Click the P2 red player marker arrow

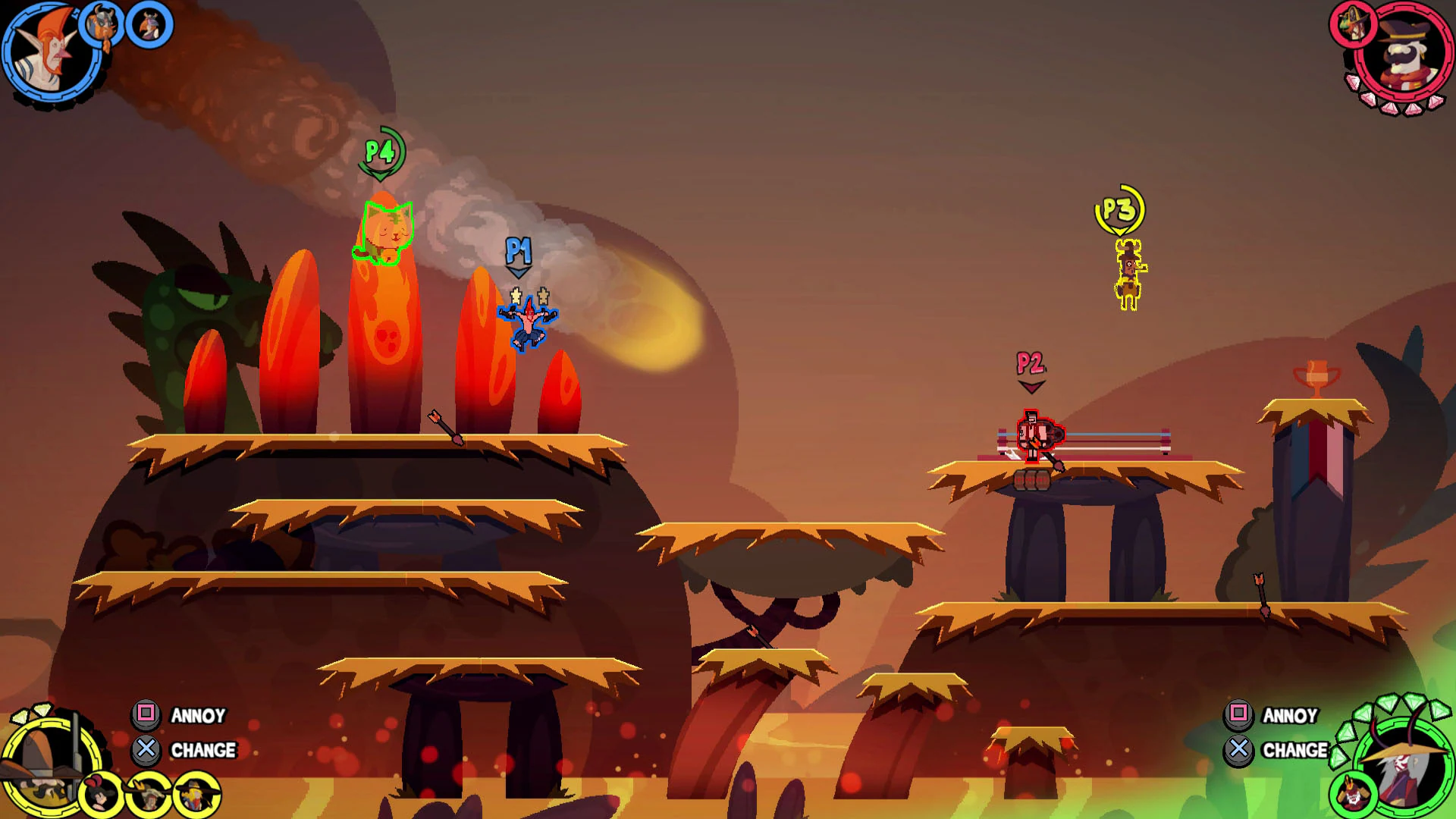(1031, 386)
